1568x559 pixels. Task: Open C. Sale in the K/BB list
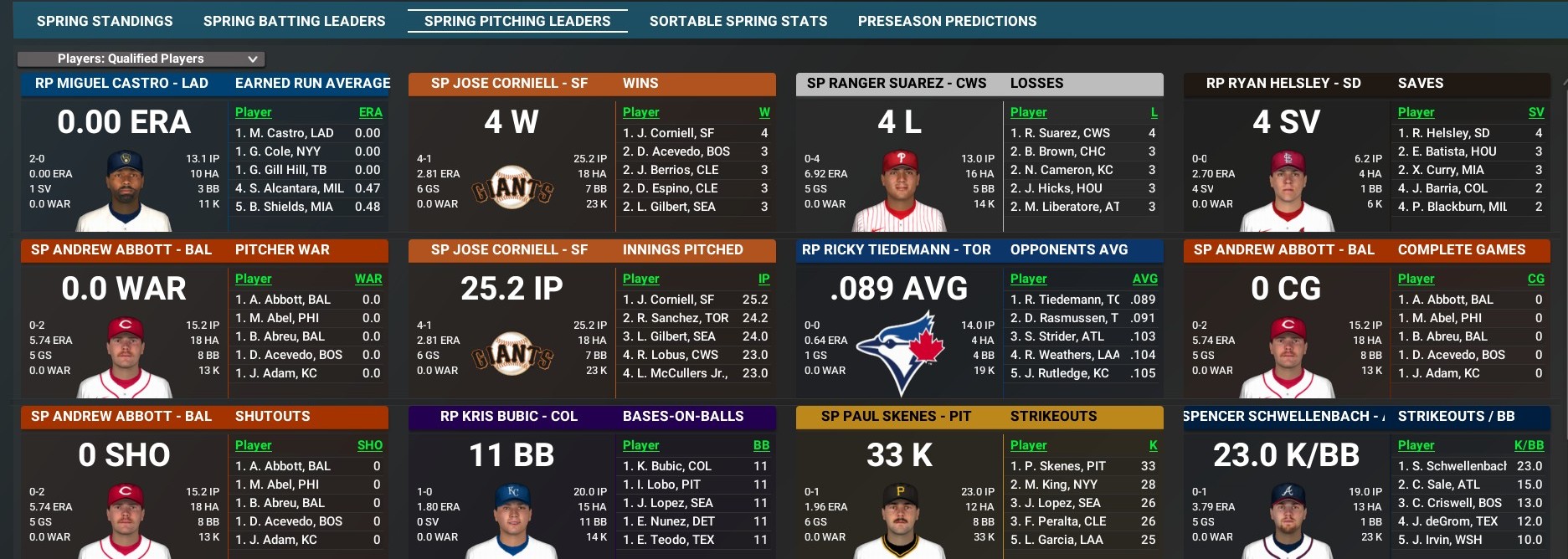pyautogui.click(x=1444, y=485)
